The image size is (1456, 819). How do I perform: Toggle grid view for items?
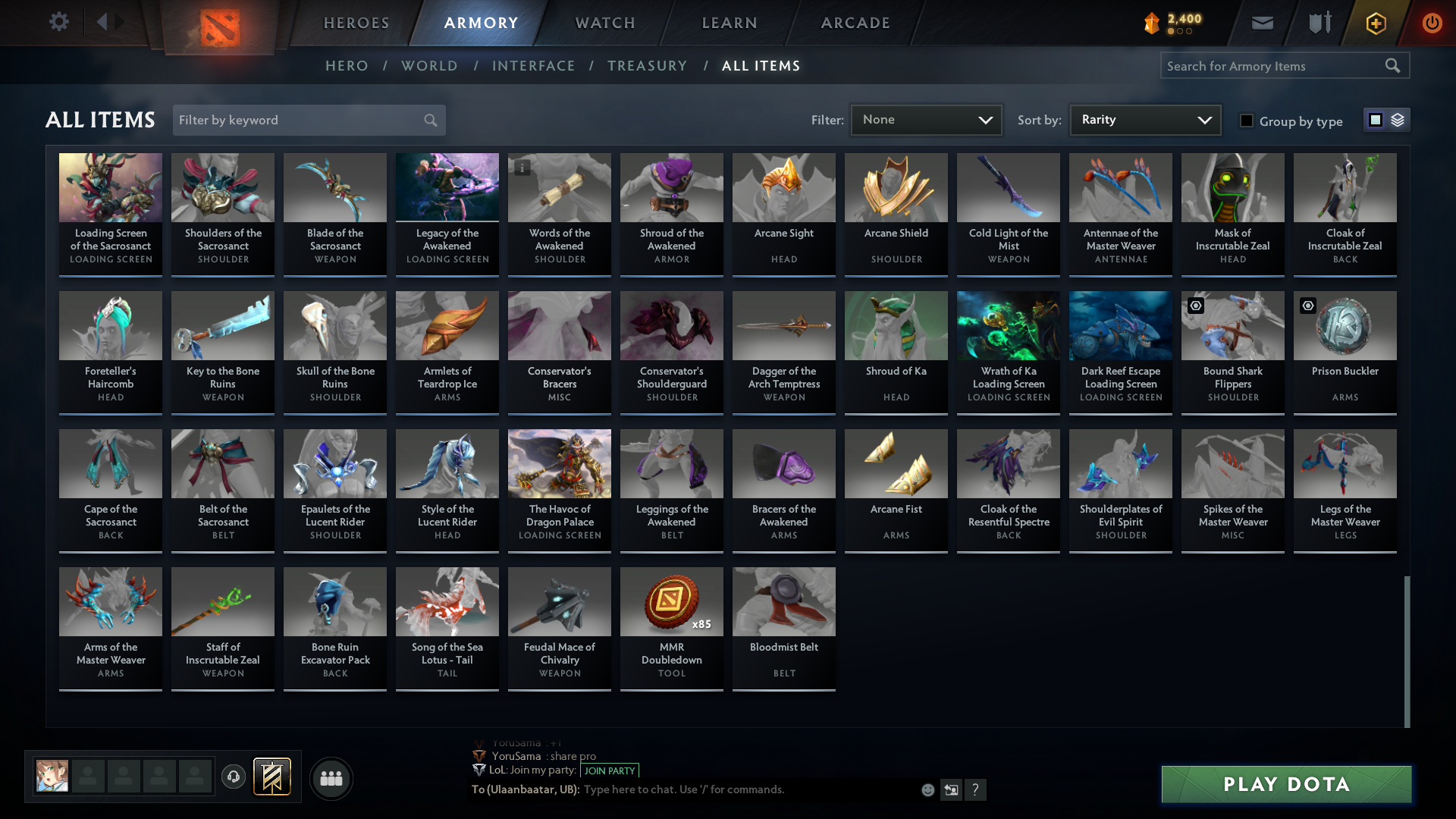pos(1376,120)
